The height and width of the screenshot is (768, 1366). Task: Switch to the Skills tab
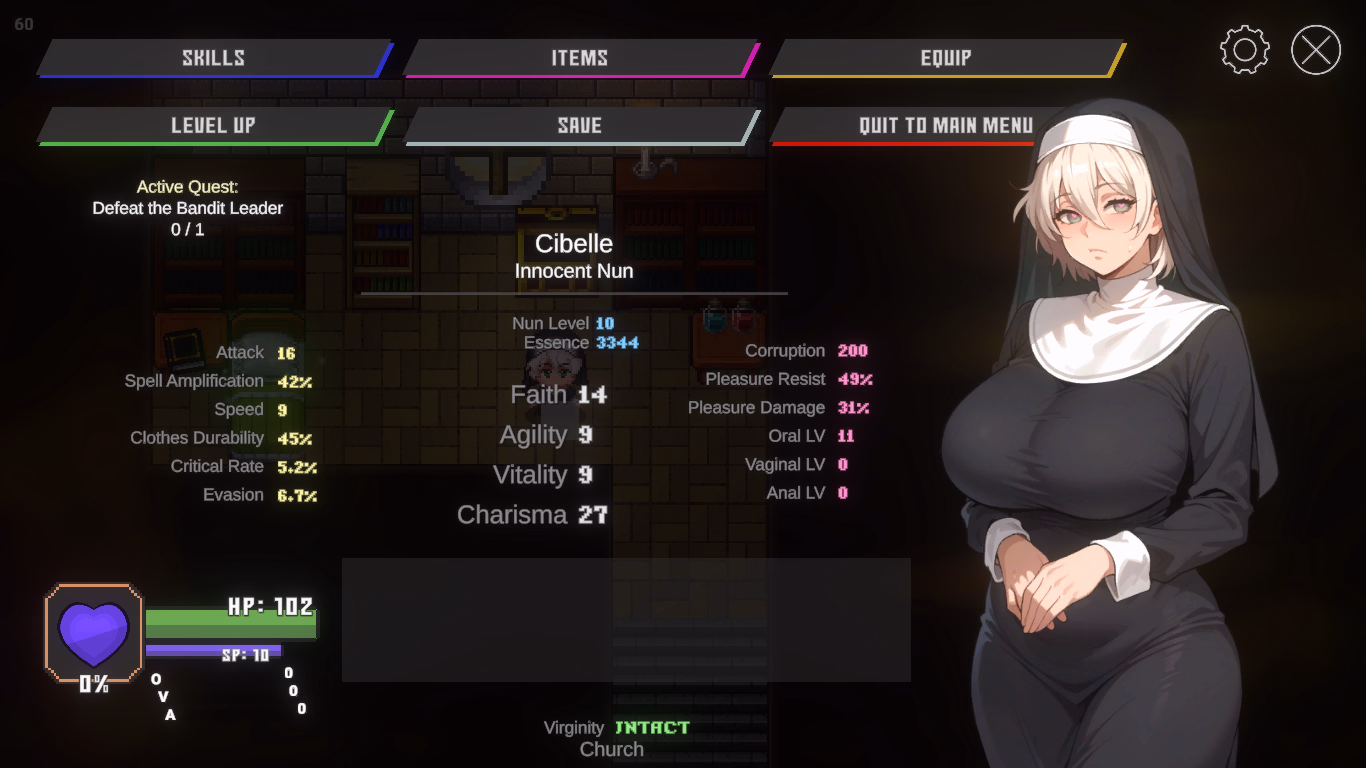(213, 57)
